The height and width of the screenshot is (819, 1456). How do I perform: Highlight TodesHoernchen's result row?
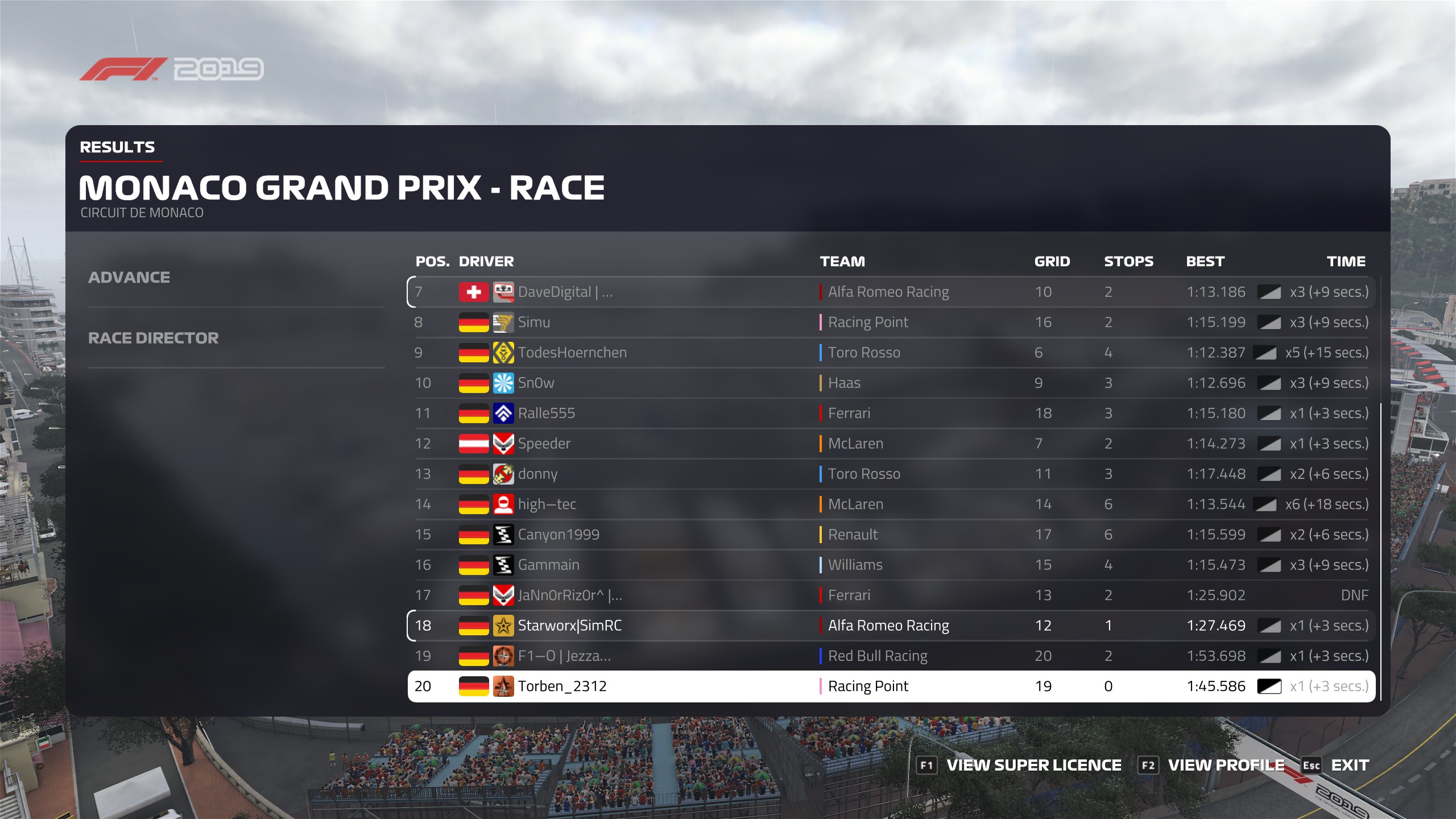891,353
